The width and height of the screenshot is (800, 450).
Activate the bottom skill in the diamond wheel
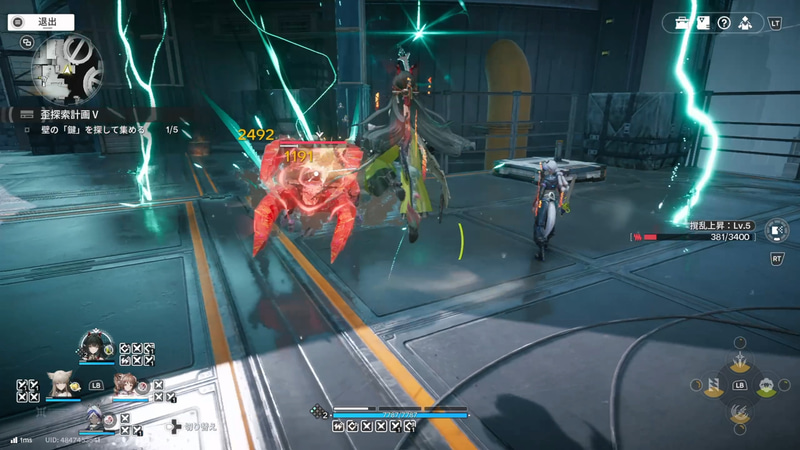pyautogui.click(x=739, y=411)
